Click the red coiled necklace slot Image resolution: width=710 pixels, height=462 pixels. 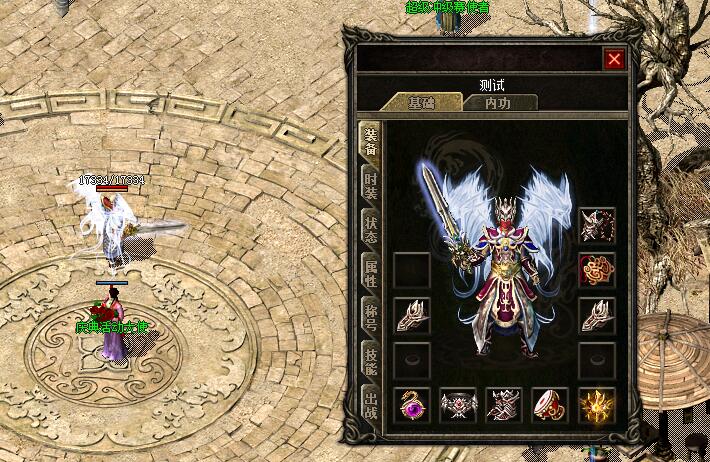point(597,270)
